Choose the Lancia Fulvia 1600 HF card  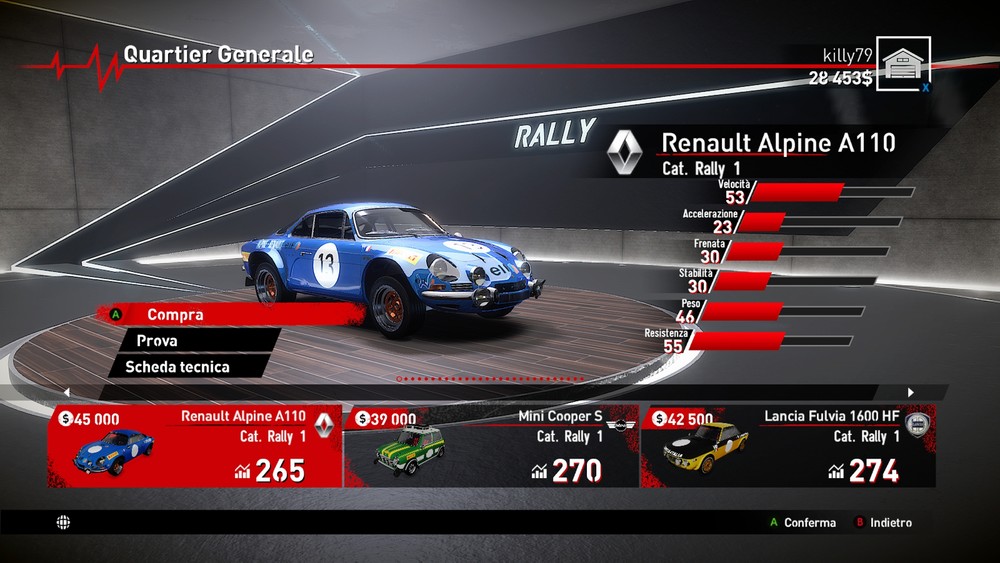tap(788, 446)
